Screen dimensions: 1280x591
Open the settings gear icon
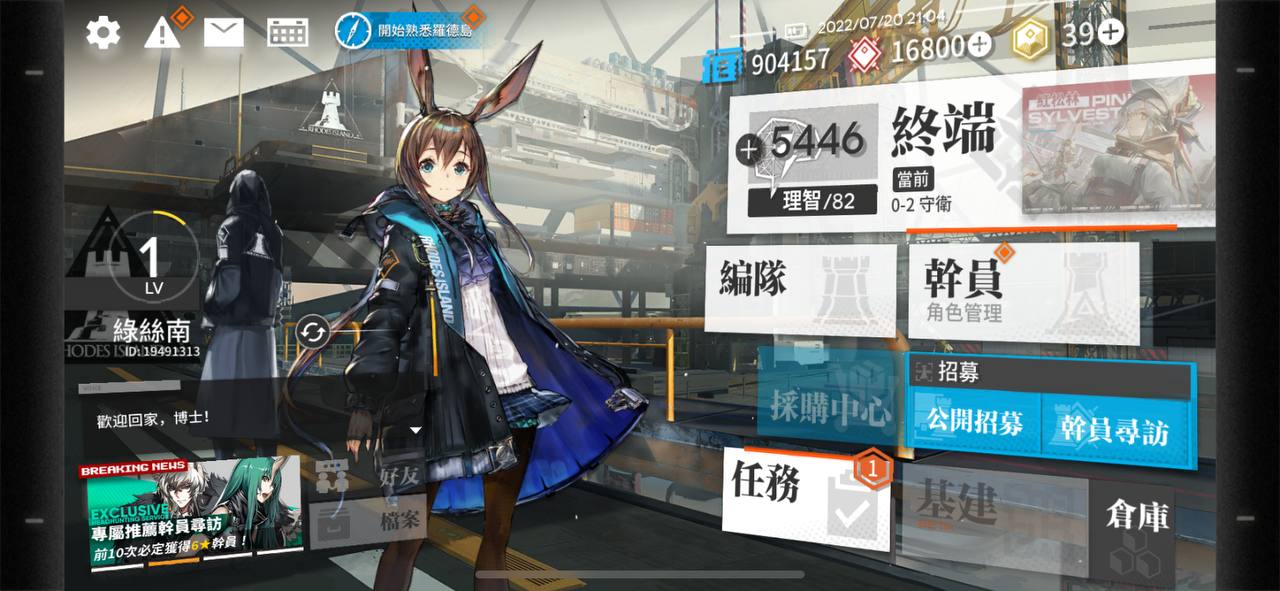pyautogui.click(x=102, y=33)
